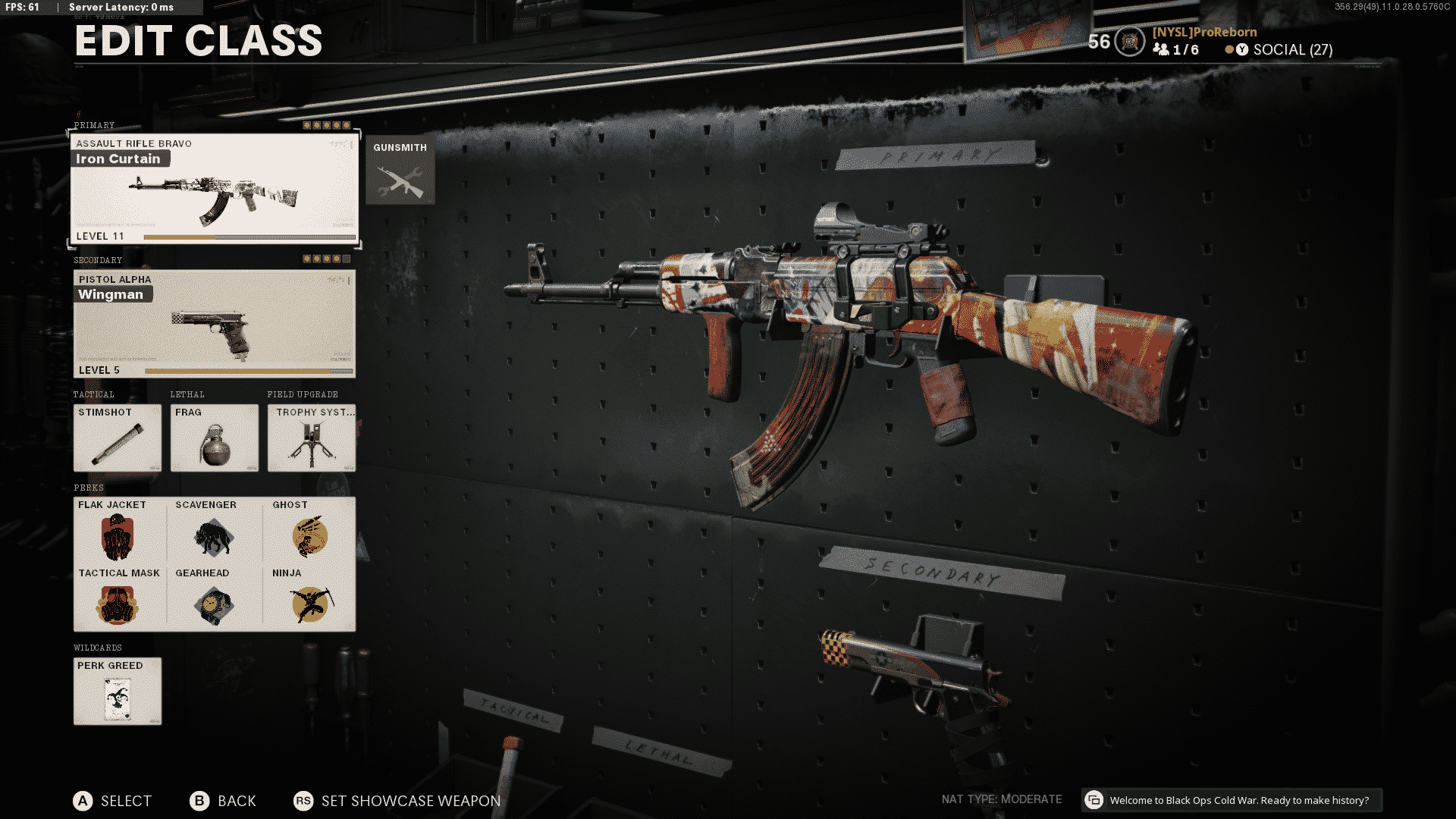Open the Gunsmith for the primary
Image resolution: width=1456 pixels, height=819 pixels.
[x=400, y=171]
